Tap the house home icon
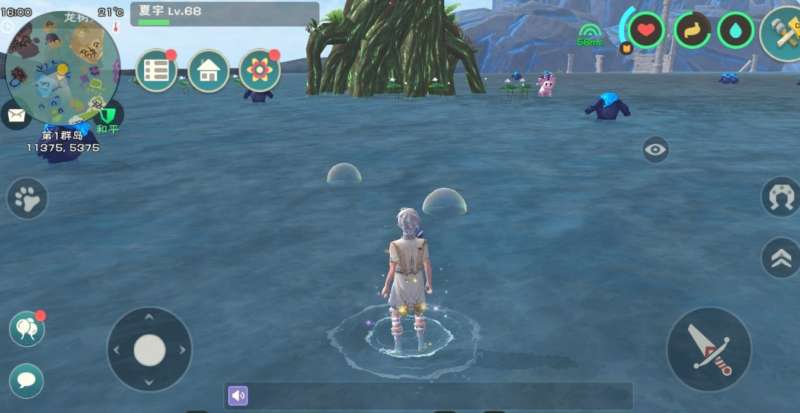 point(209,71)
